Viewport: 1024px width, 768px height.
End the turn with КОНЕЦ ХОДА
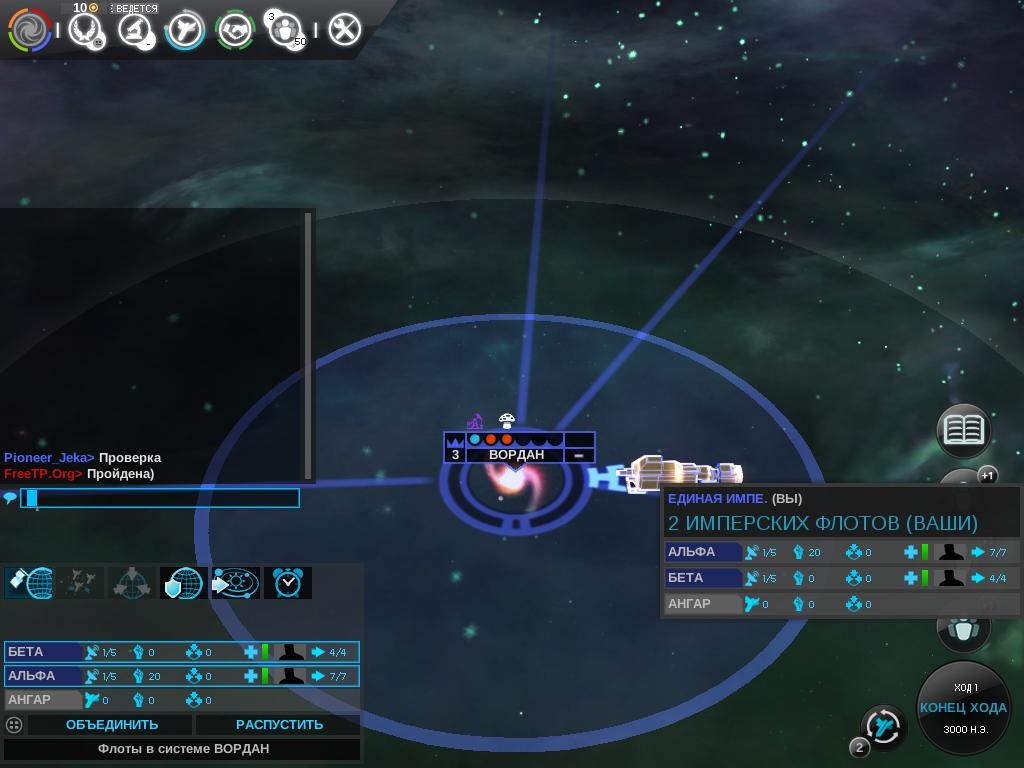963,708
